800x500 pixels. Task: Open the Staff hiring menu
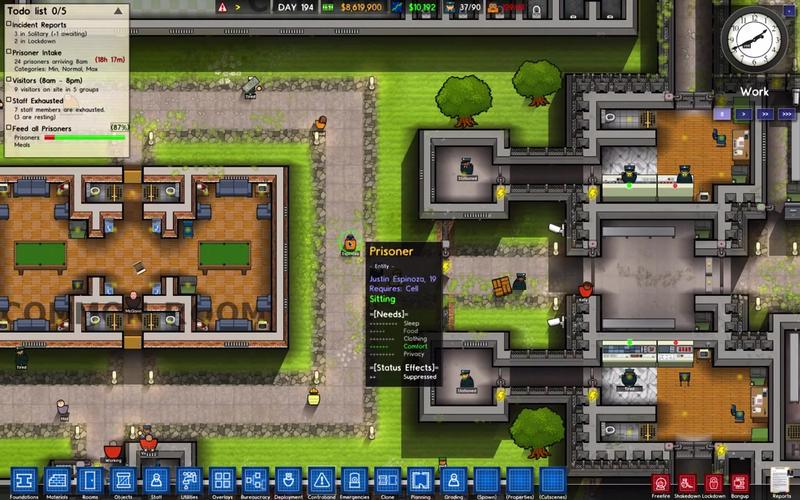pos(155,480)
